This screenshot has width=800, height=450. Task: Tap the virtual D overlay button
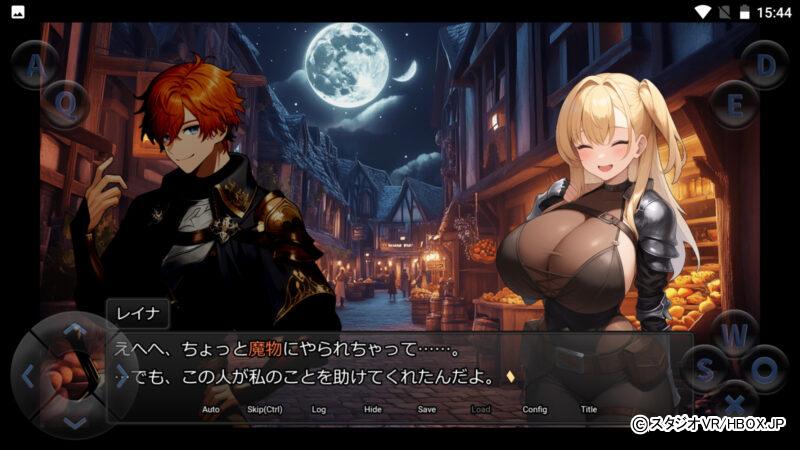[765, 65]
